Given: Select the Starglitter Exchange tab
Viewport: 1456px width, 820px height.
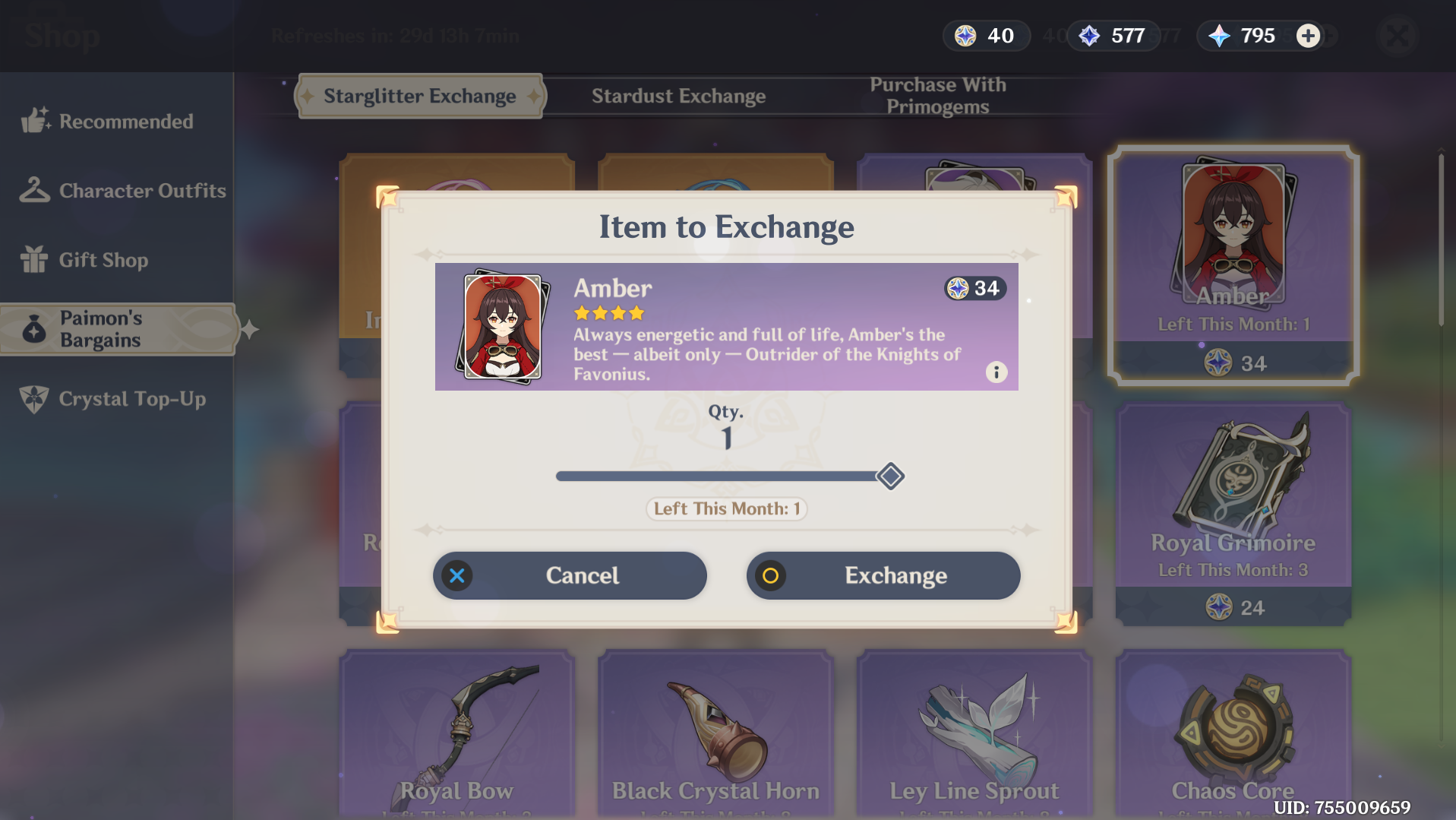Looking at the screenshot, I should point(418,96).
